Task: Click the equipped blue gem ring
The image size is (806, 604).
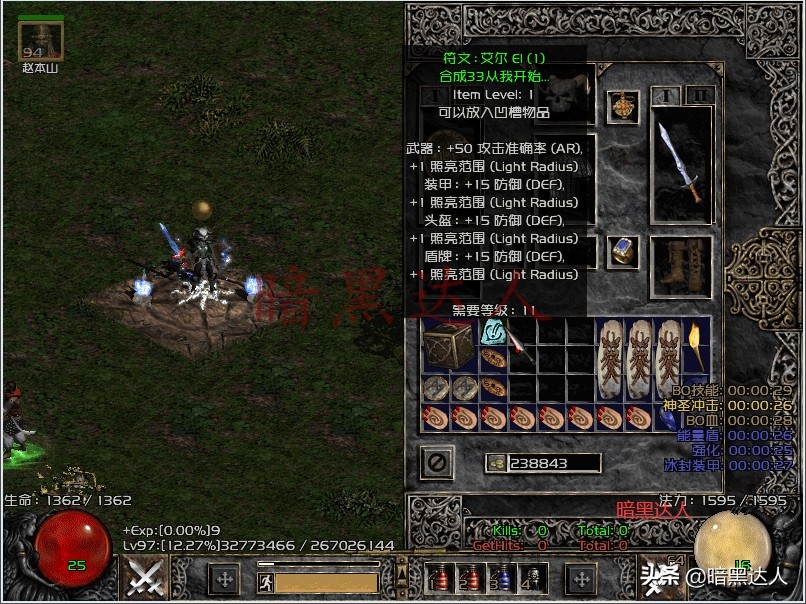Action: coord(623,251)
